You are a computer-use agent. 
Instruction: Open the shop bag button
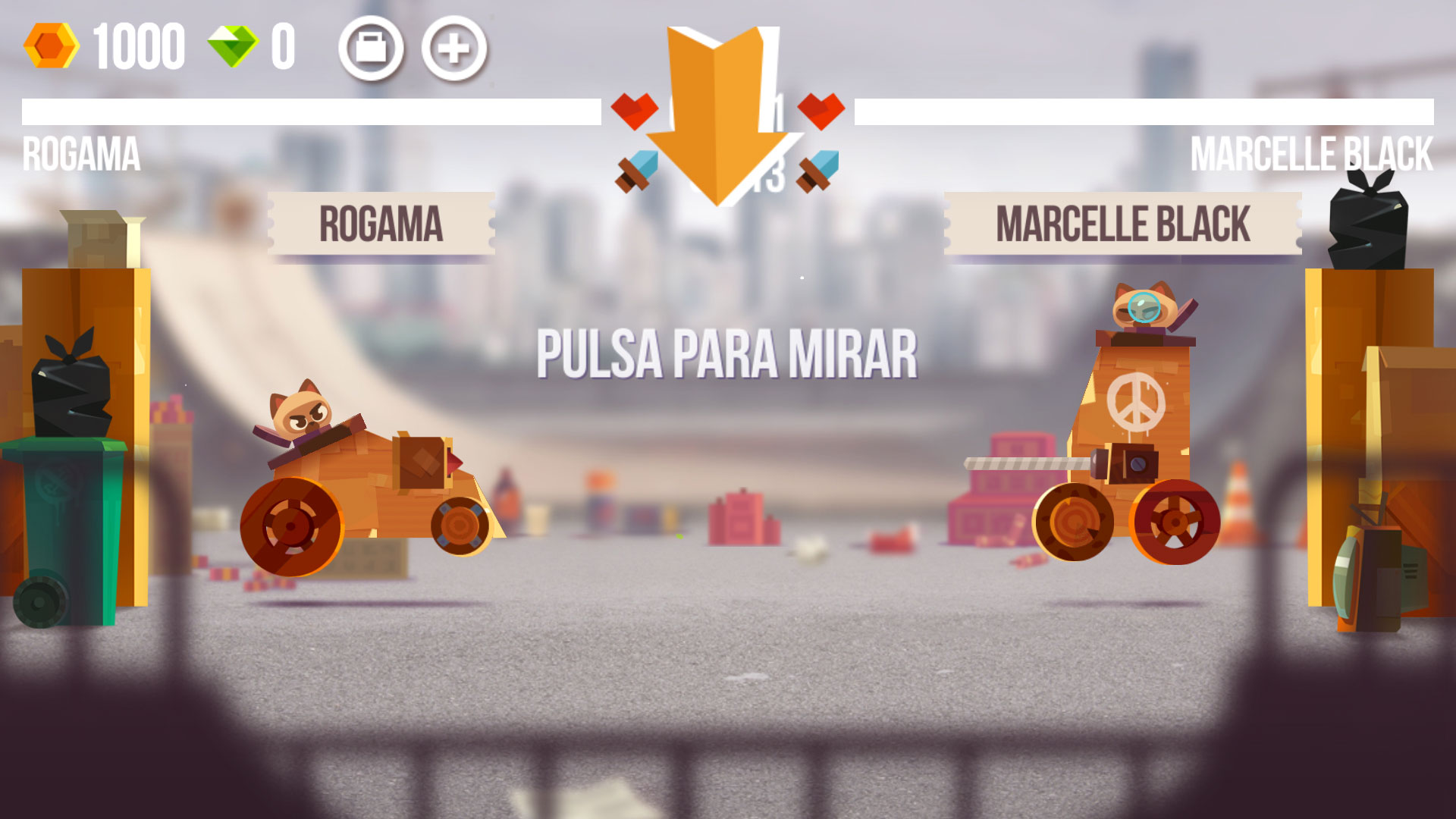(x=371, y=49)
